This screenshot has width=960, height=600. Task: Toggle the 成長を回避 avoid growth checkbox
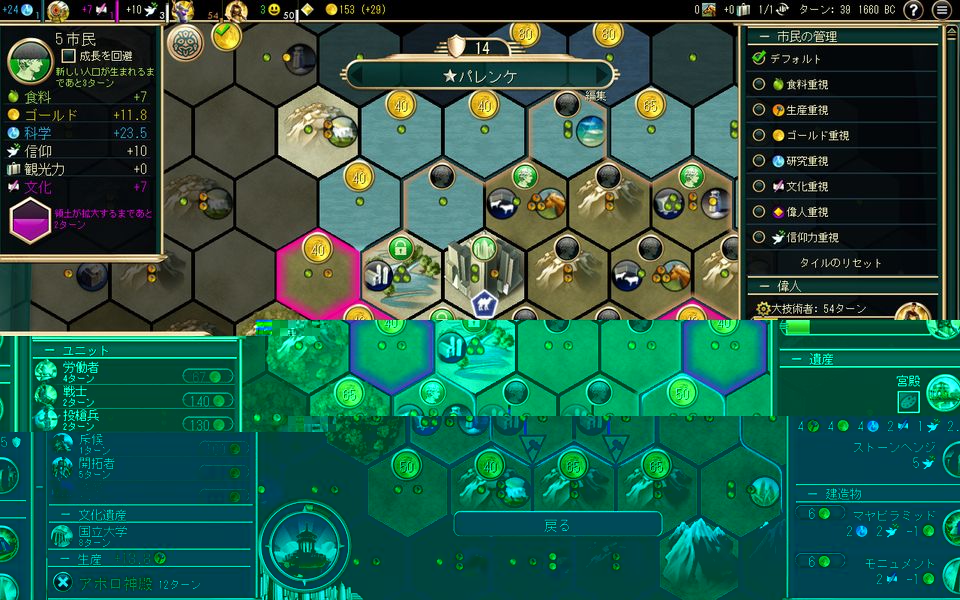[x=69, y=56]
